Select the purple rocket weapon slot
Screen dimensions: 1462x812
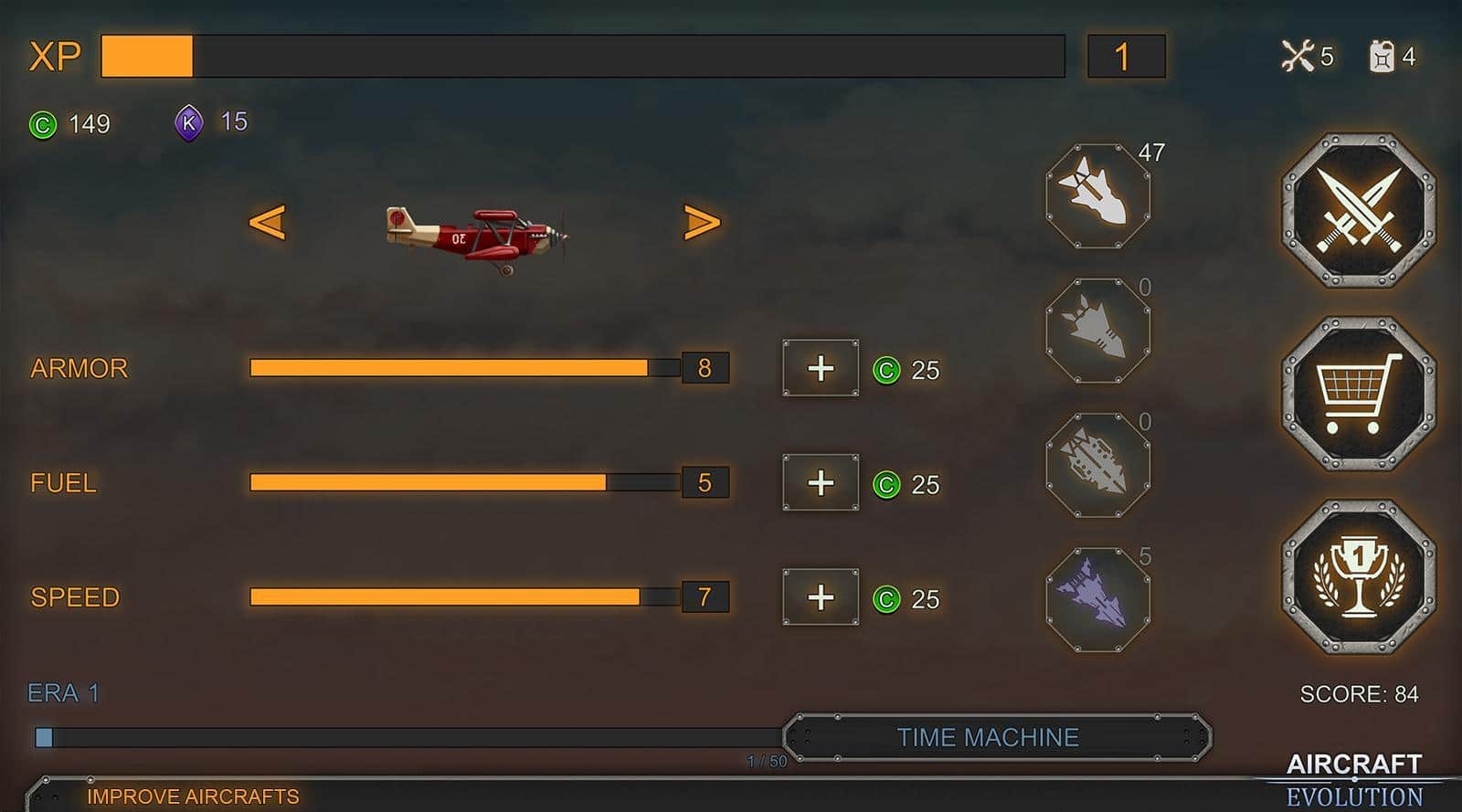click(x=1097, y=599)
